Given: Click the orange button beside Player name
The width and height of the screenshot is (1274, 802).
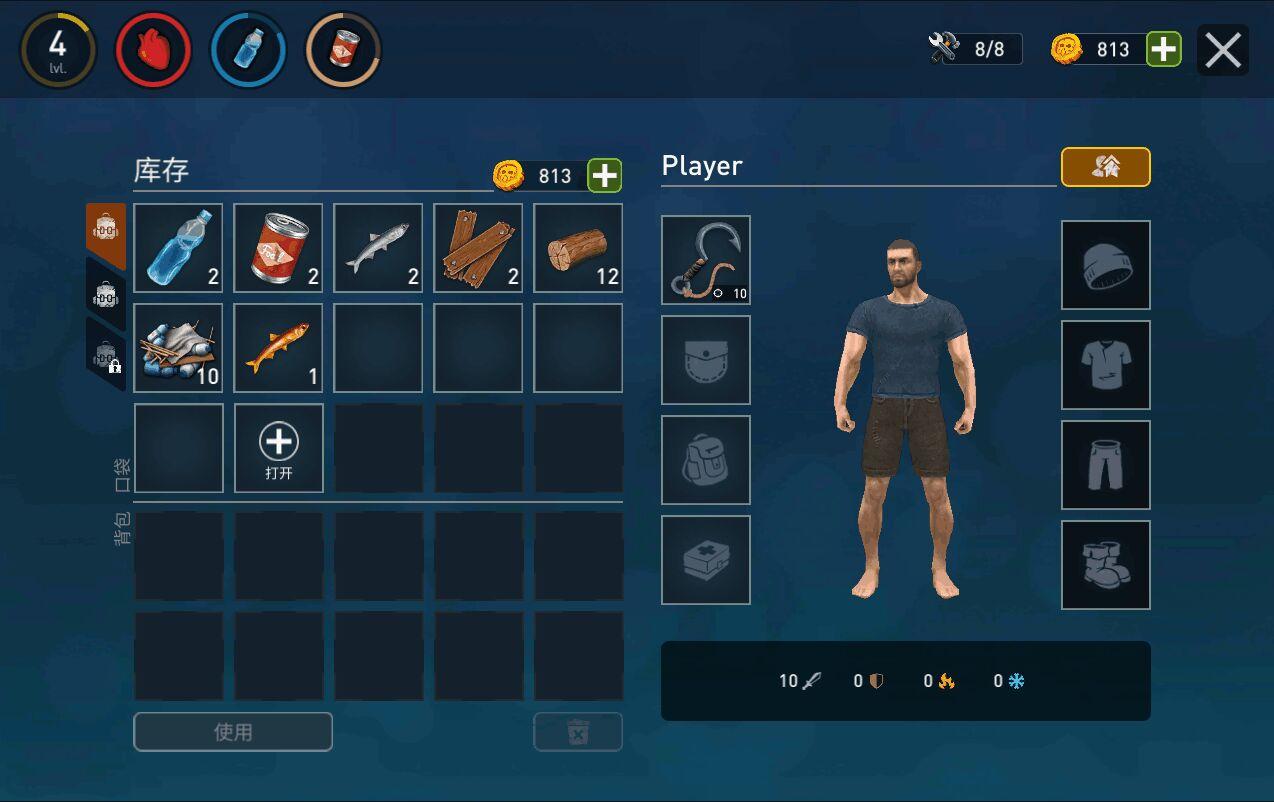Looking at the screenshot, I should pyautogui.click(x=1105, y=167).
